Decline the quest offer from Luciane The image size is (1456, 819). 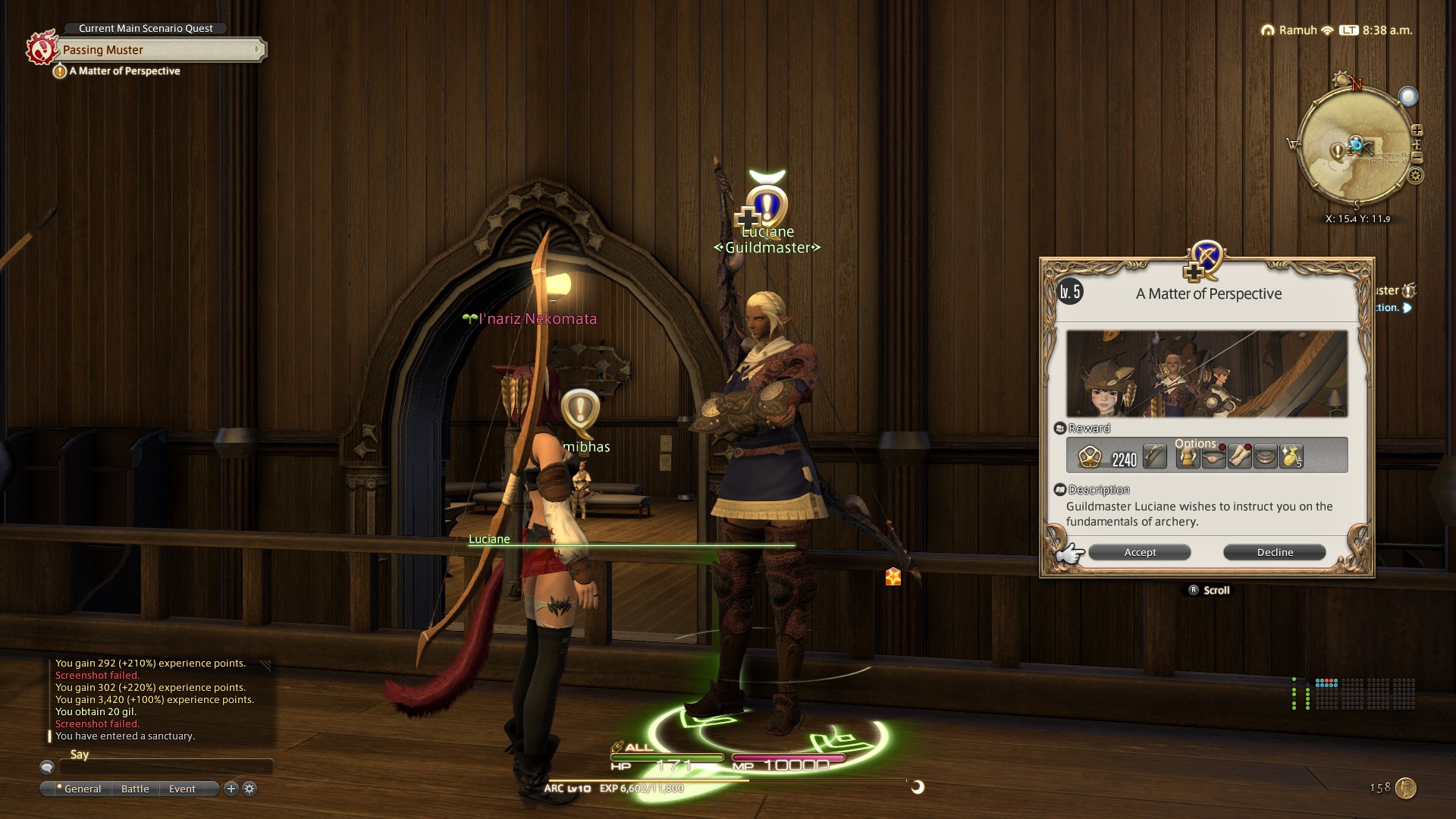[1274, 552]
